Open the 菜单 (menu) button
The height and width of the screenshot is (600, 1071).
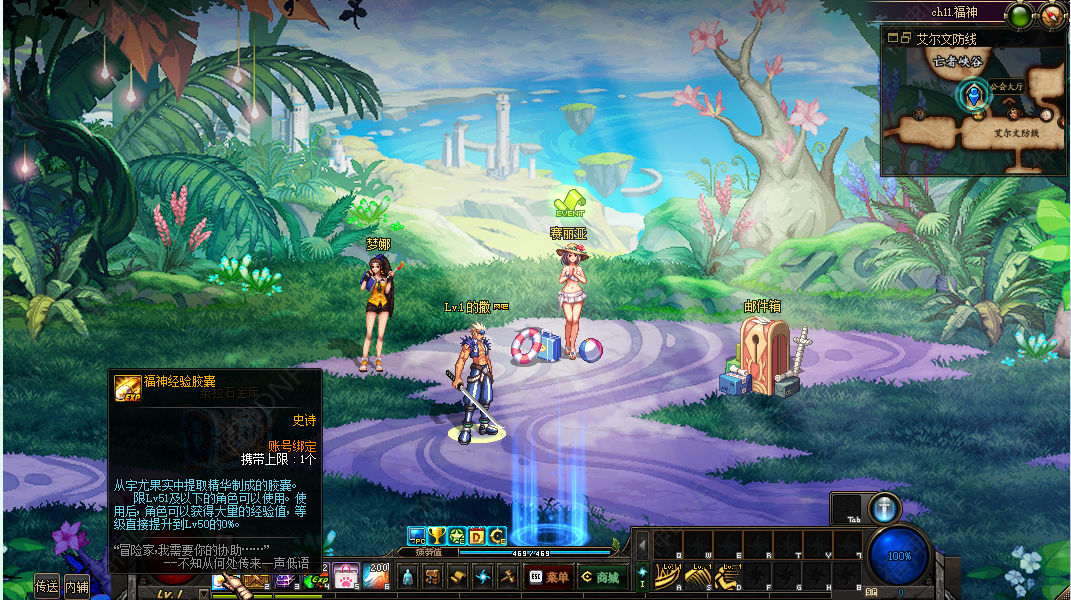(x=547, y=577)
